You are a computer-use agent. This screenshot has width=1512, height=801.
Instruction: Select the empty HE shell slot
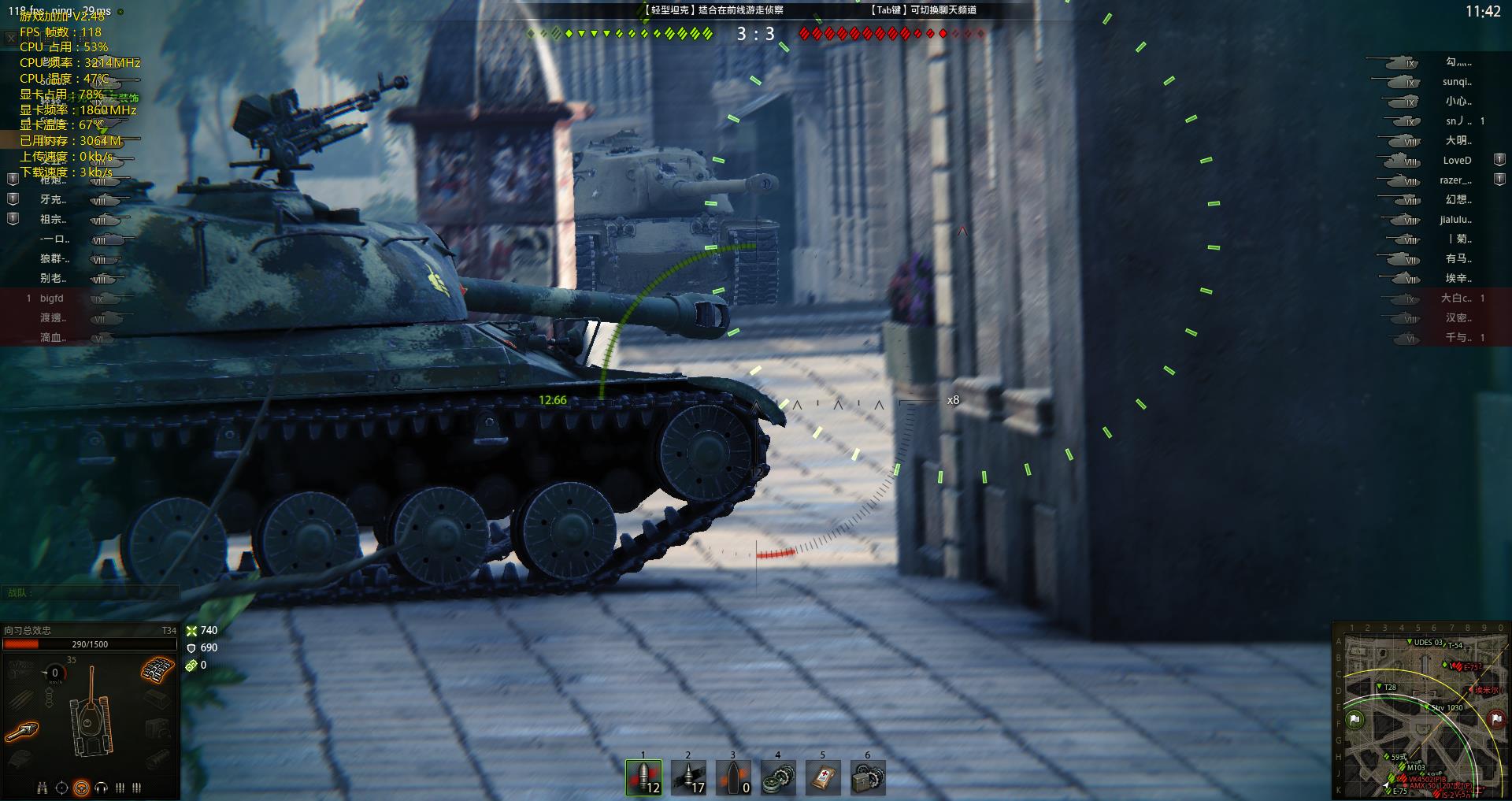733,777
